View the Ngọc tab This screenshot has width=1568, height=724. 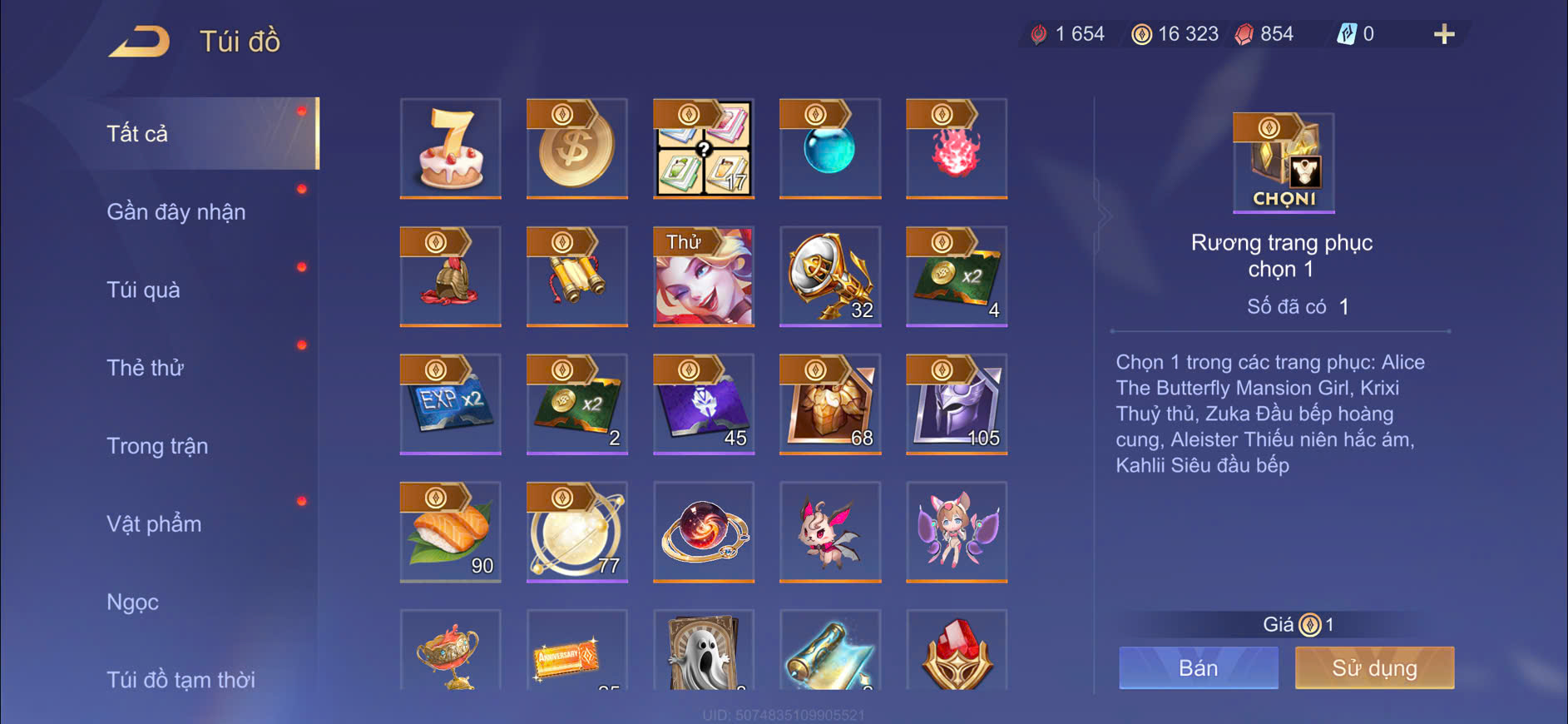point(132,602)
